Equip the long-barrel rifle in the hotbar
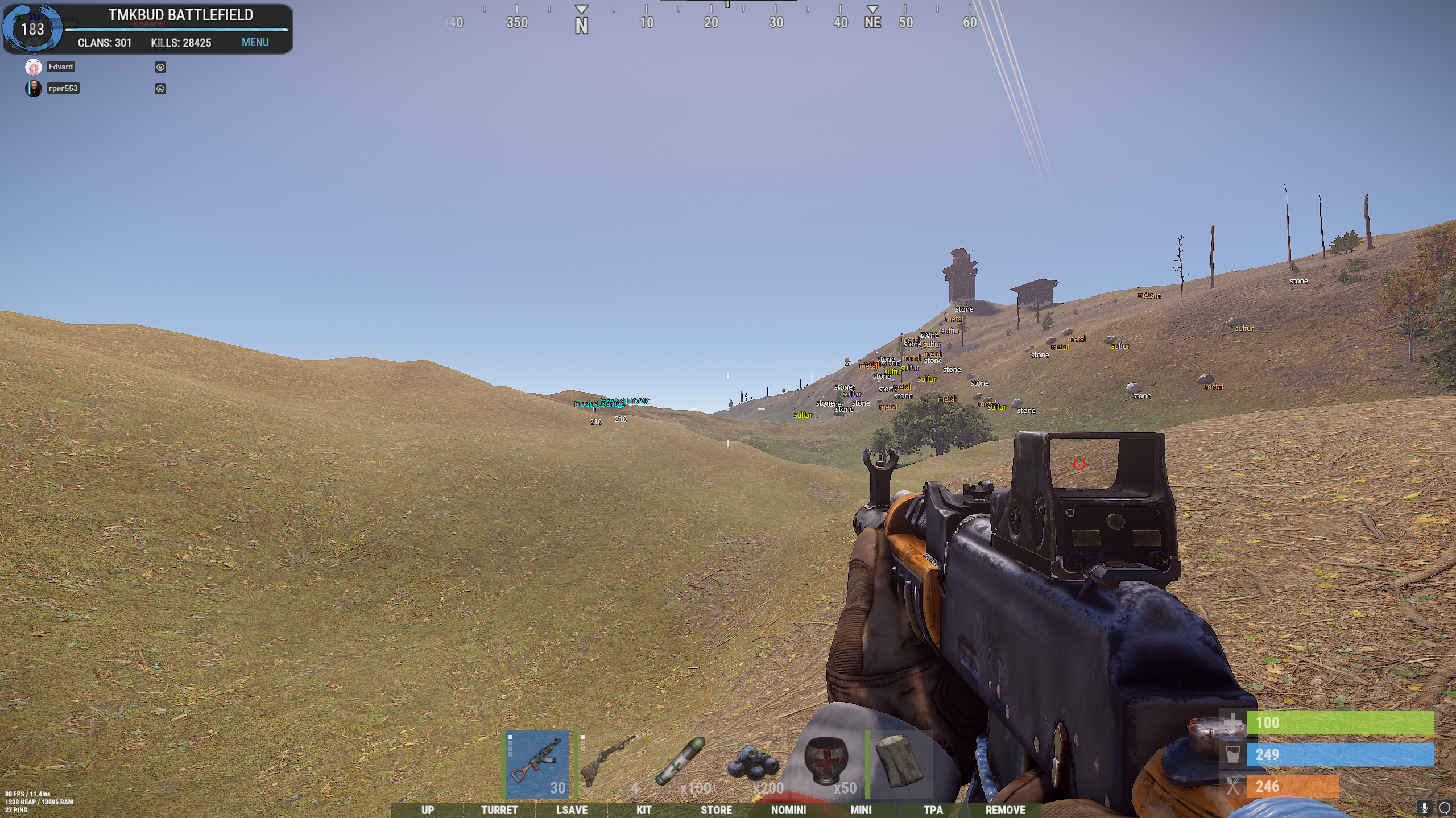The height and width of the screenshot is (818, 1456). pyautogui.click(x=609, y=764)
